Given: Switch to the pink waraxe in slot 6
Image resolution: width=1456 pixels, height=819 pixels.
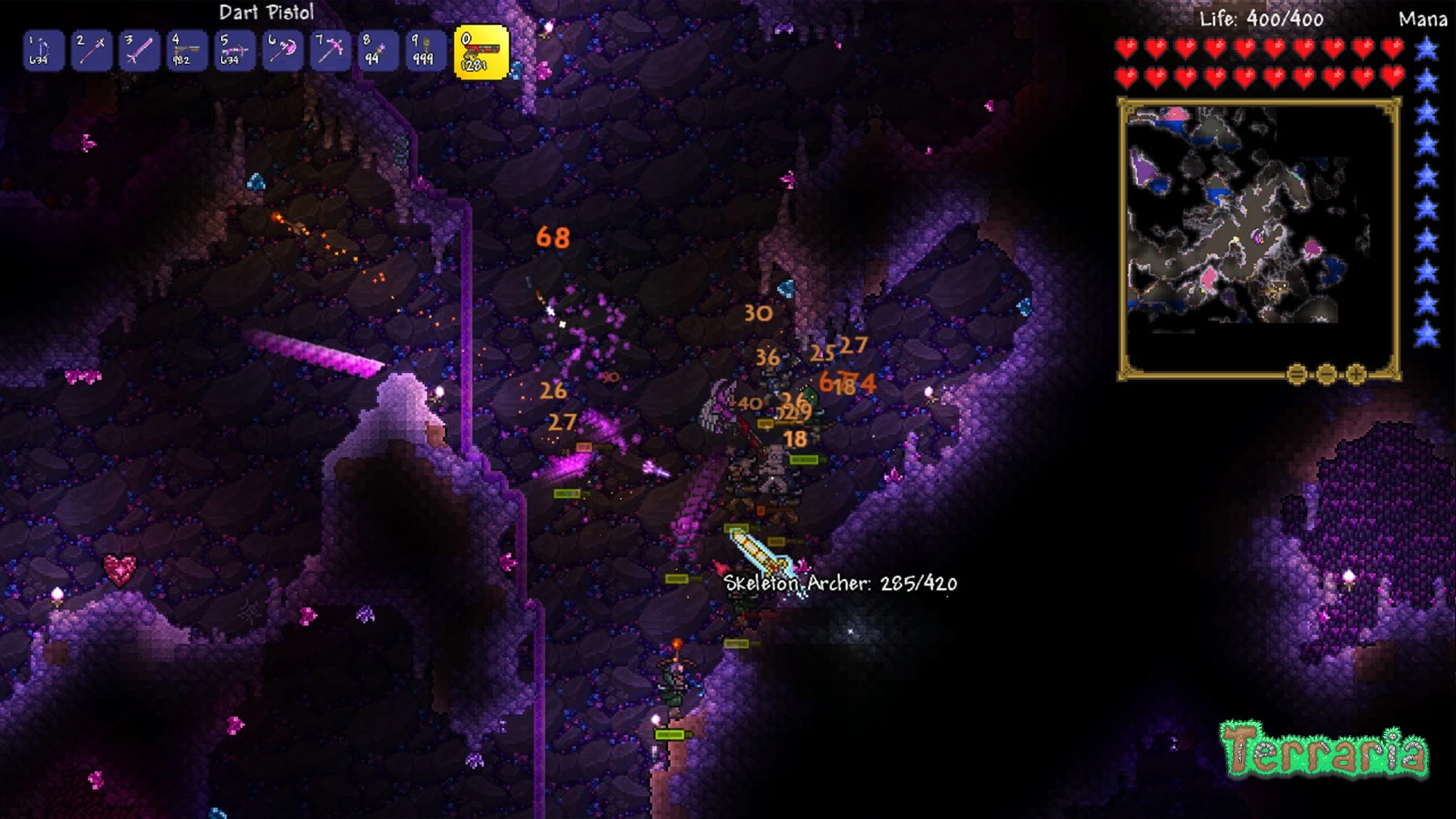Looking at the screenshot, I should [282, 51].
